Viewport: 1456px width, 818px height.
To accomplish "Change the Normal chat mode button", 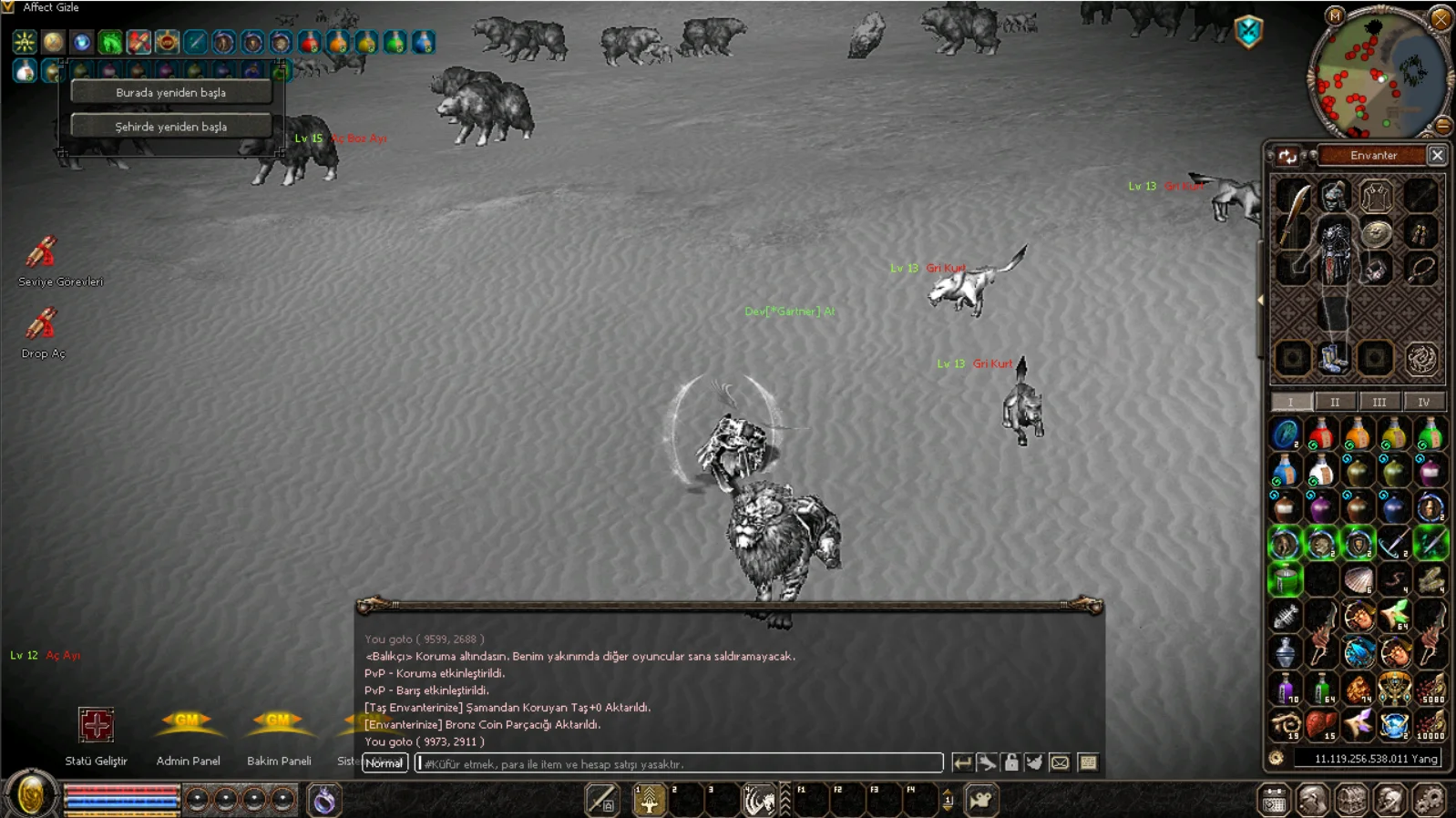I will pyautogui.click(x=384, y=763).
